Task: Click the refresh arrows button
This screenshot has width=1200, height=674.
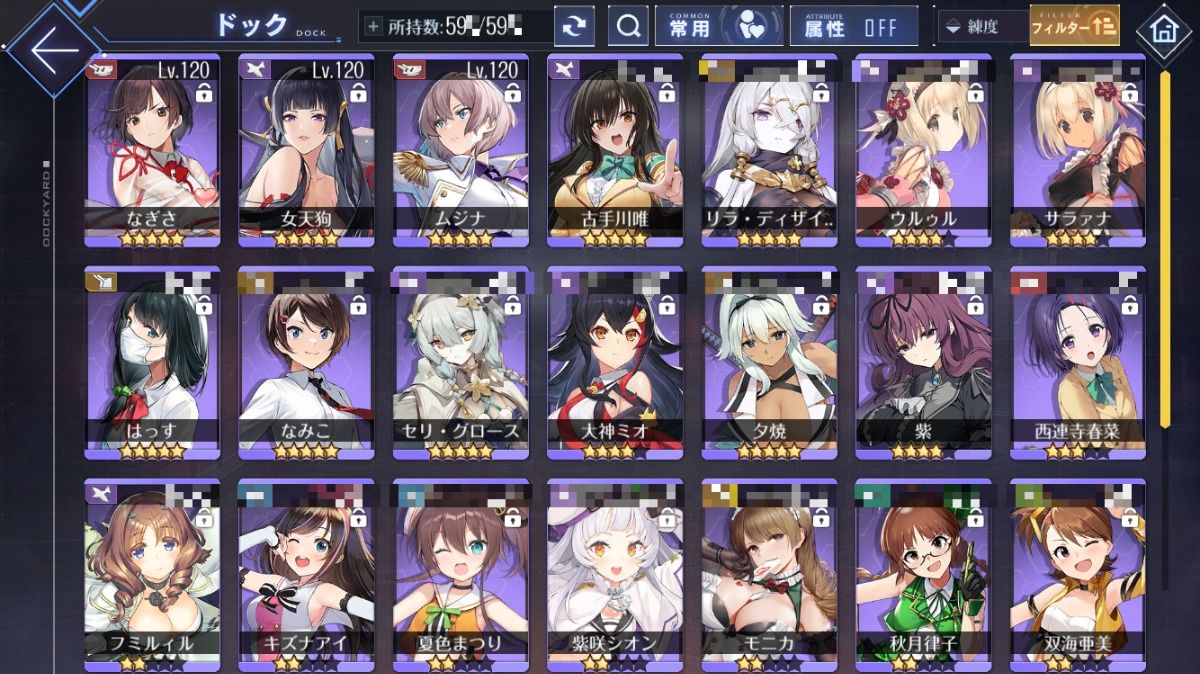Action: [574, 27]
